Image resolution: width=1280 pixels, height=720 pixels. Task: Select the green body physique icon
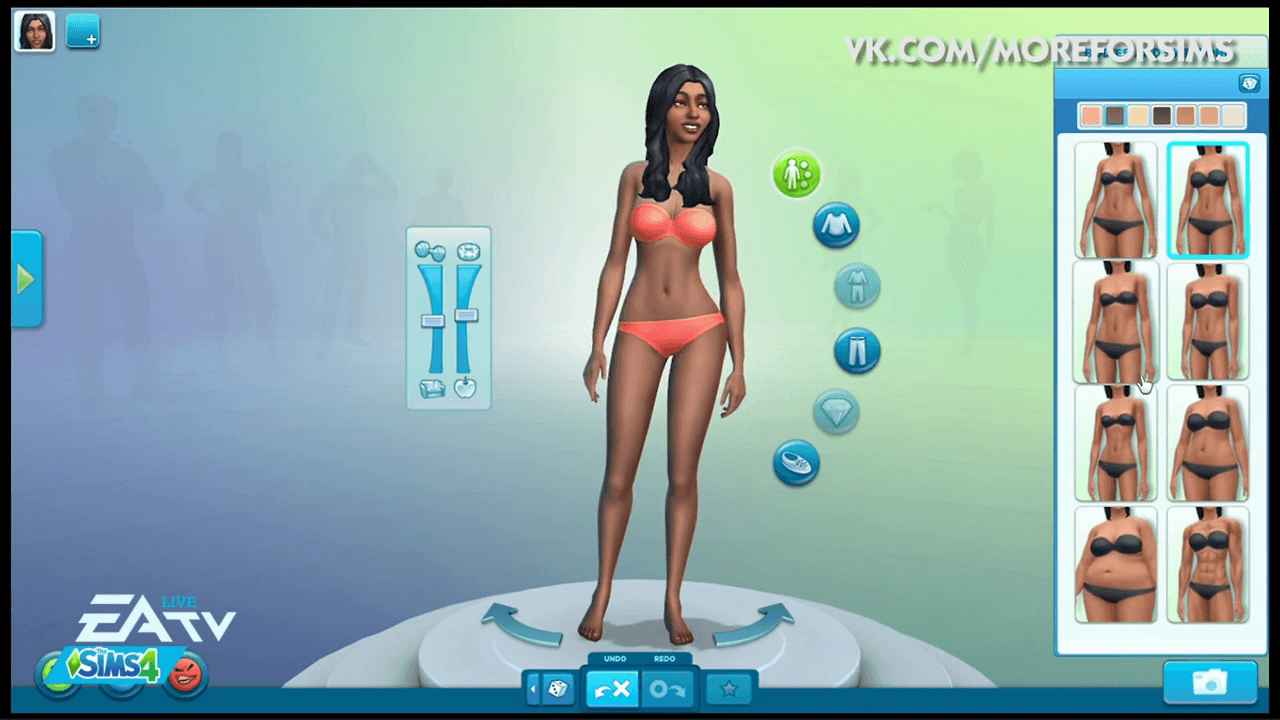point(796,175)
